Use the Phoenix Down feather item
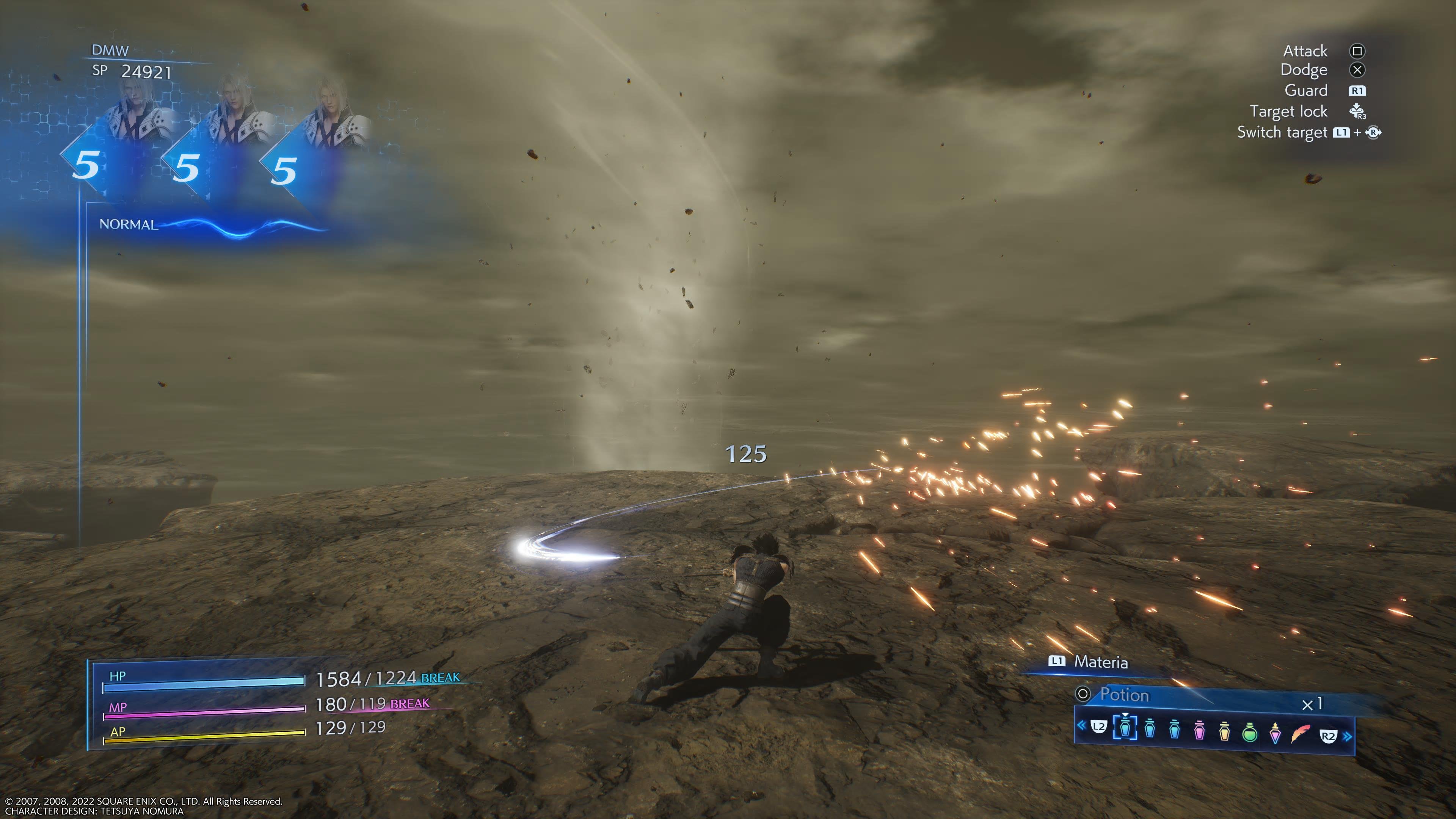 click(1300, 734)
